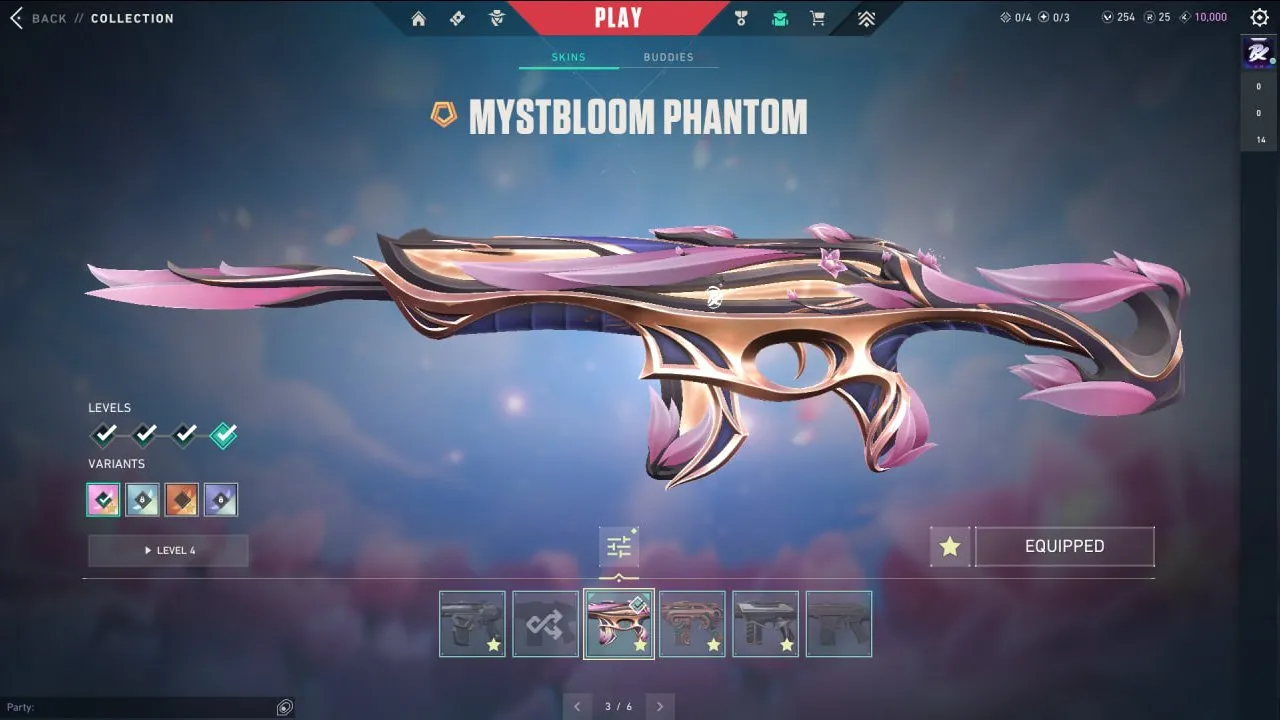Viewport: 1280px width, 720px height.
Task: Open the Home screen icon
Action: click(418, 18)
